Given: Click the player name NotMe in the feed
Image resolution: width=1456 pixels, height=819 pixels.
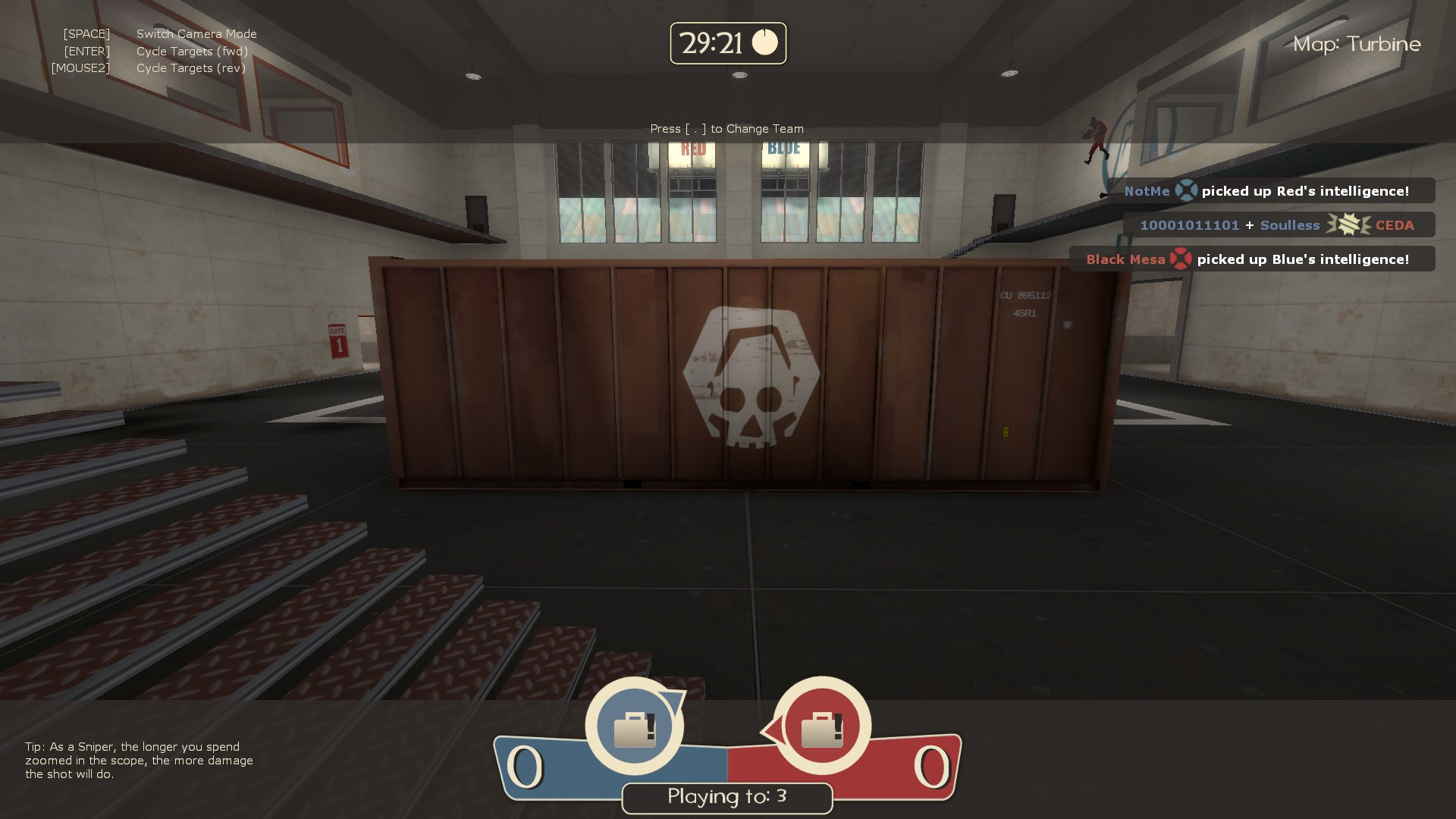Looking at the screenshot, I should click(1147, 190).
